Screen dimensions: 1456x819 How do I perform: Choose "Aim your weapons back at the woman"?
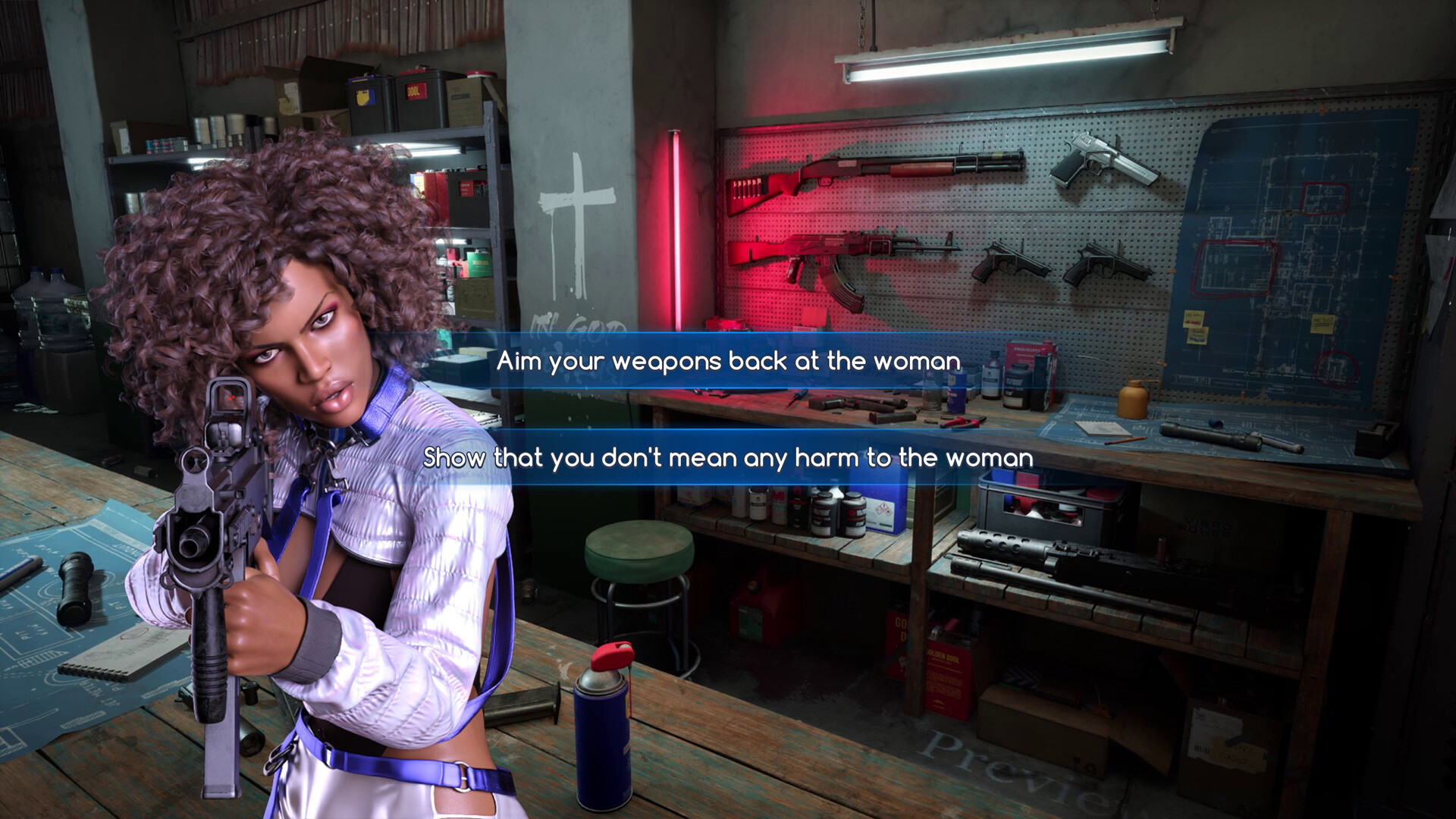tap(728, 361)
